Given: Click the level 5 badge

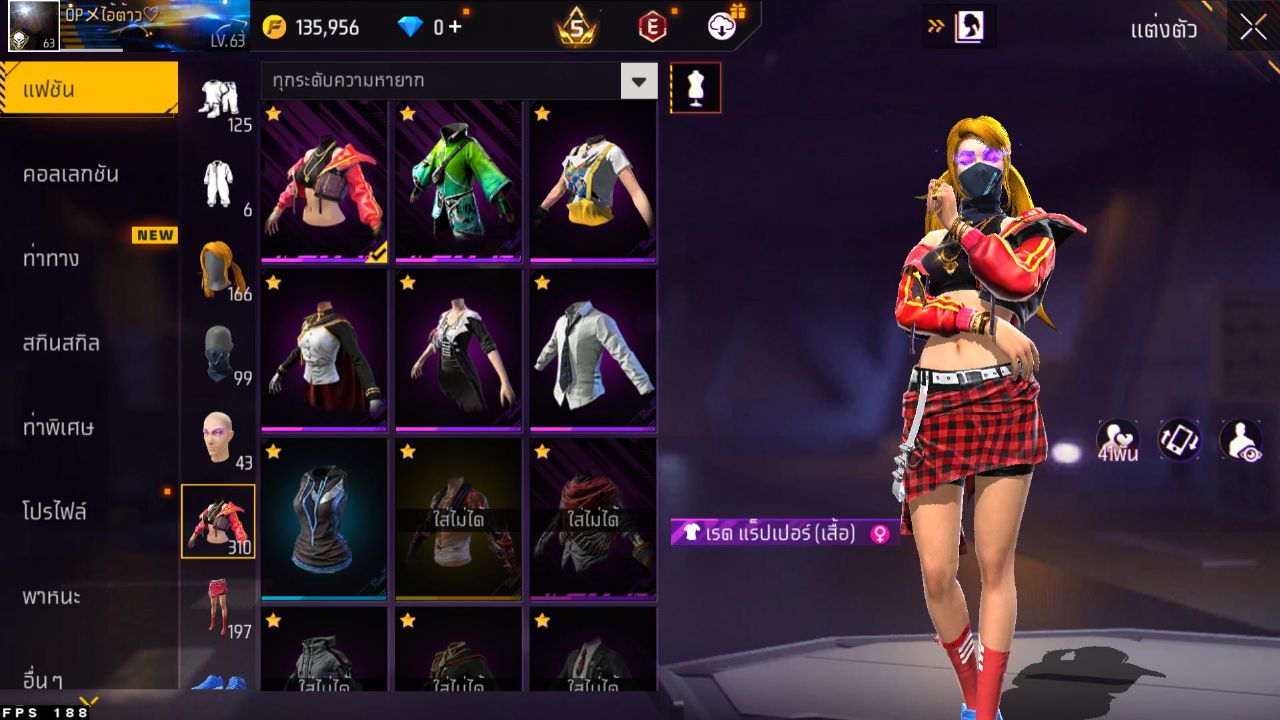Looking at the screenshot, I should click(x=576, y=27).
